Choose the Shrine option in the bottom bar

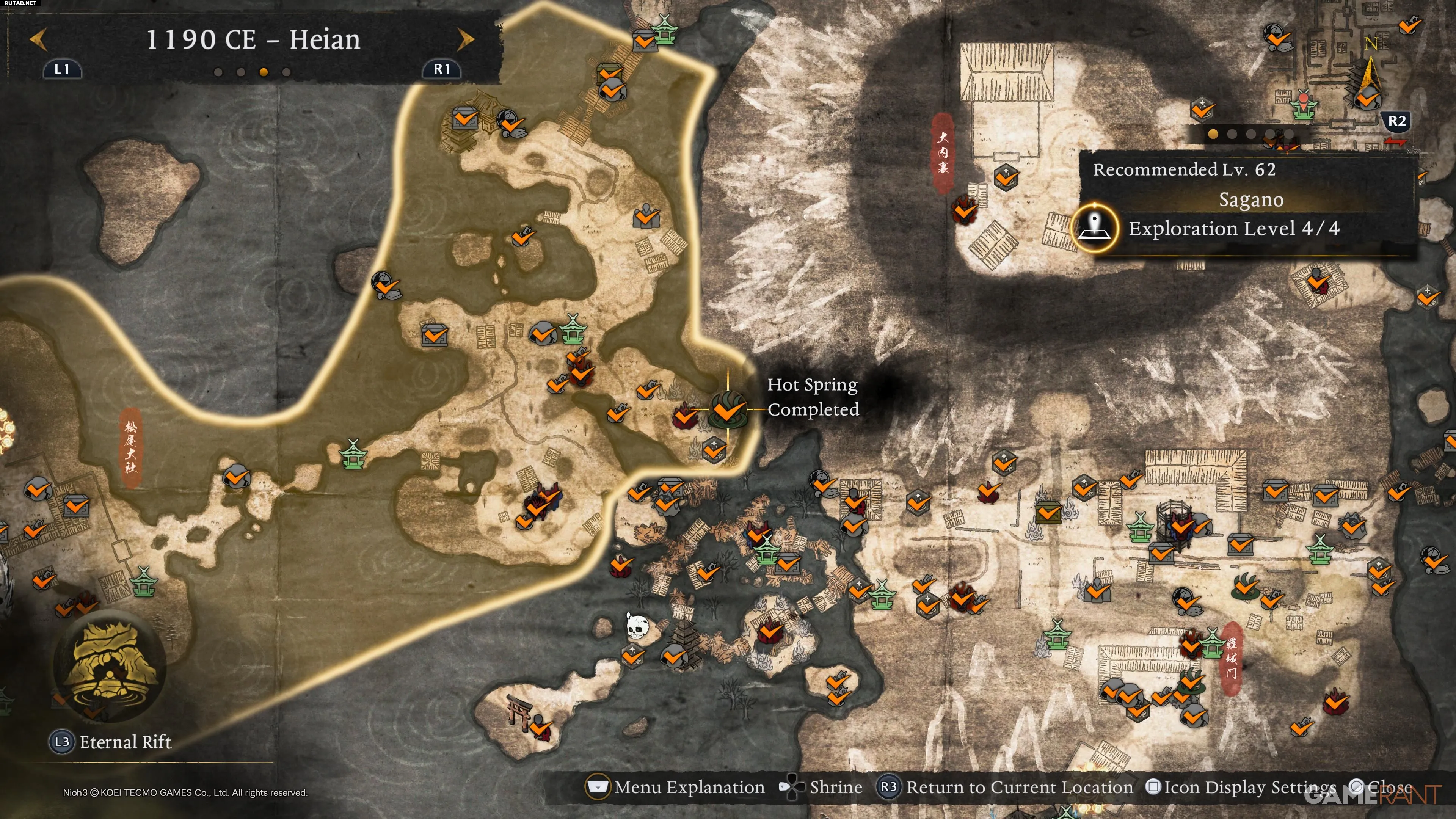[821, 788]
